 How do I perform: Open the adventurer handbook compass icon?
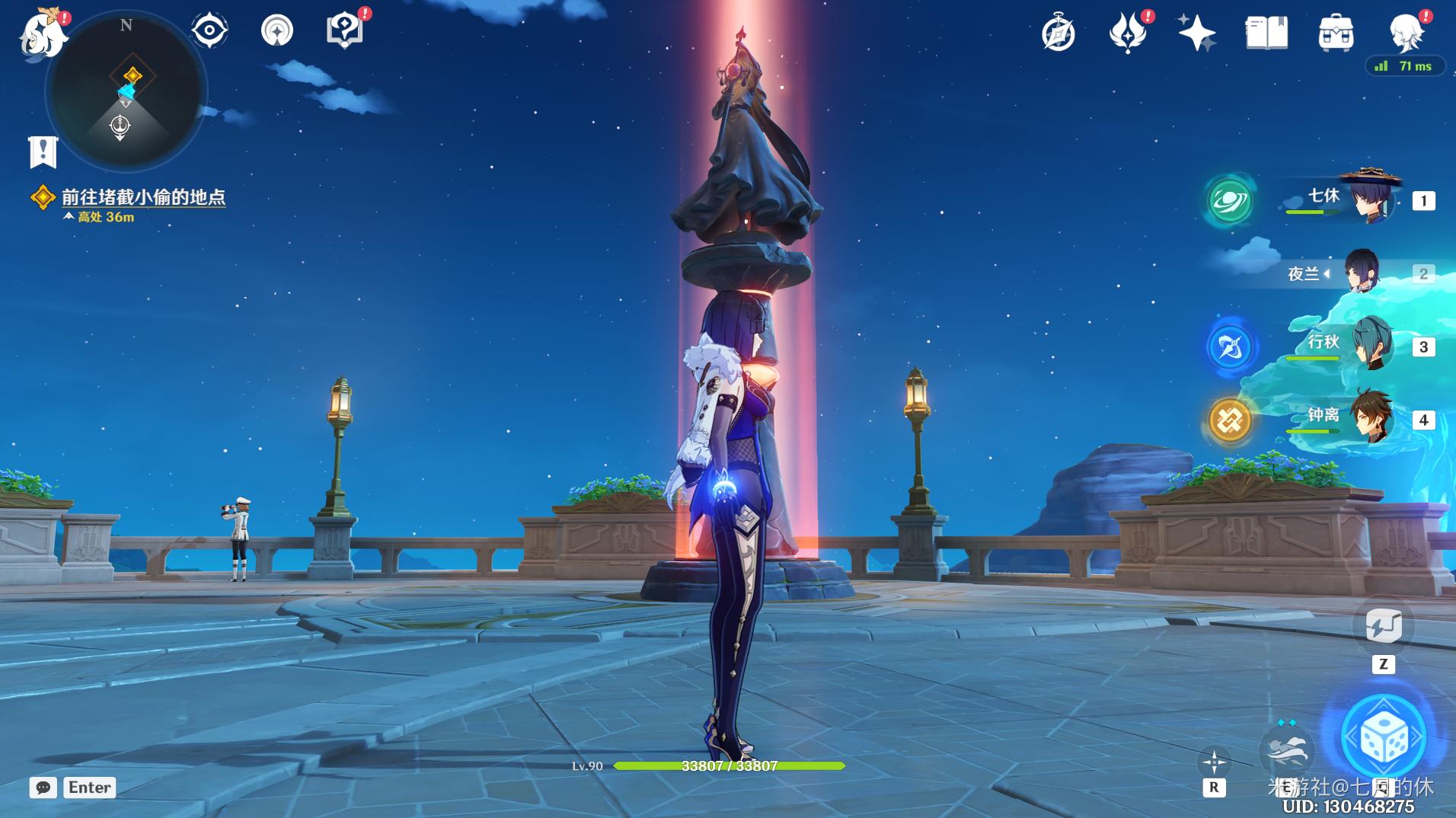(1058, 34)
